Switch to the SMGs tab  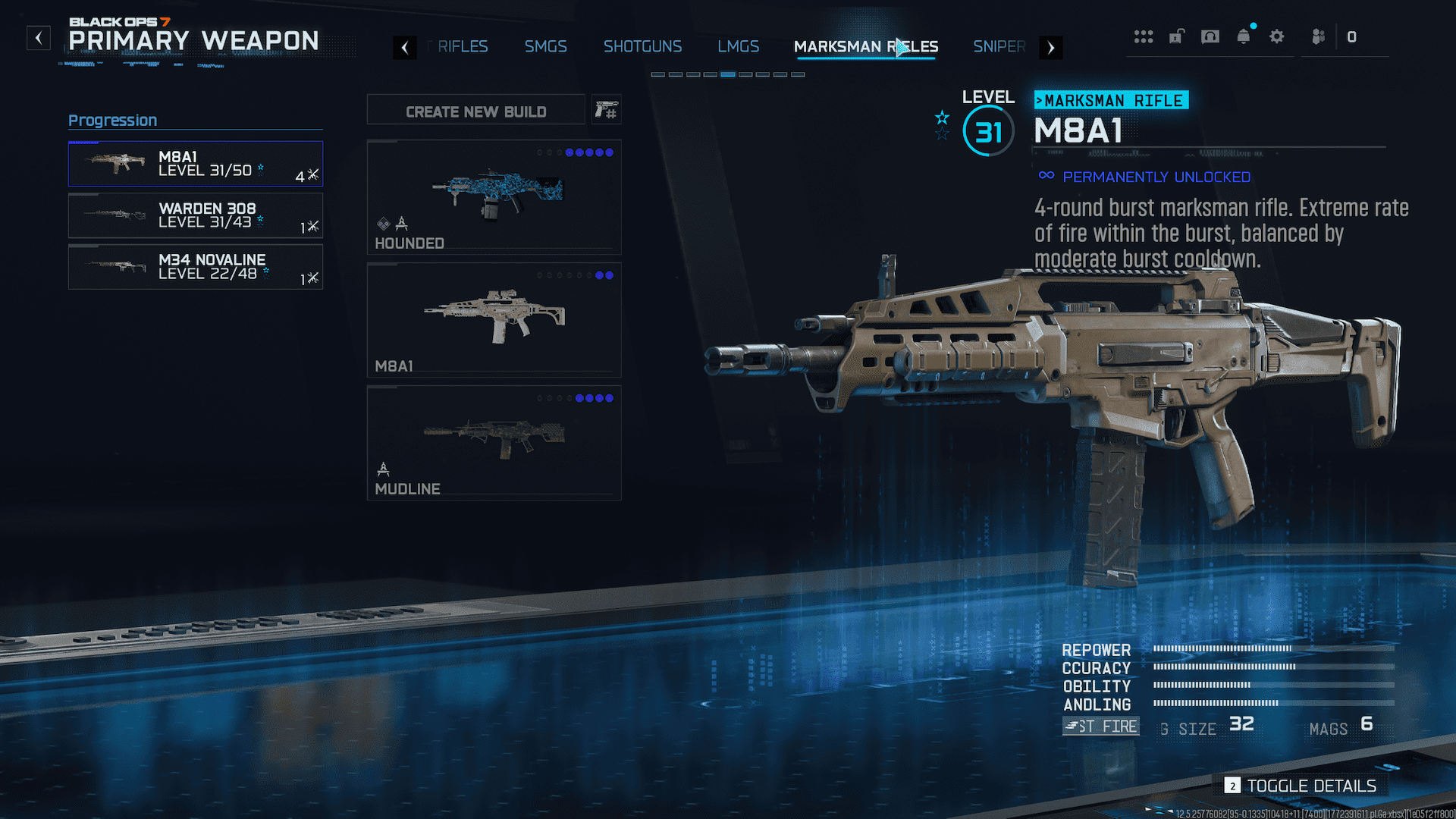[x=545, y=47]
